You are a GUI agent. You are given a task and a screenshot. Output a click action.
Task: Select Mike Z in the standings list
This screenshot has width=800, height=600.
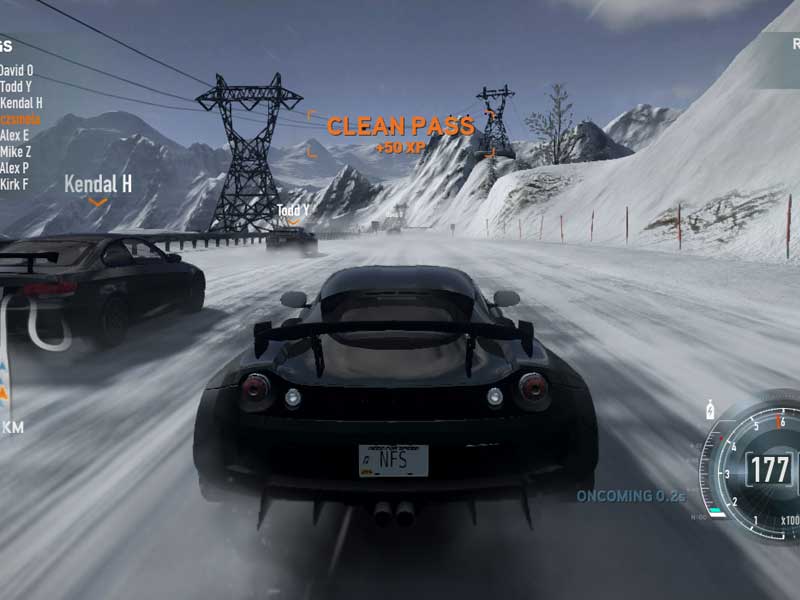pos(15,151)
